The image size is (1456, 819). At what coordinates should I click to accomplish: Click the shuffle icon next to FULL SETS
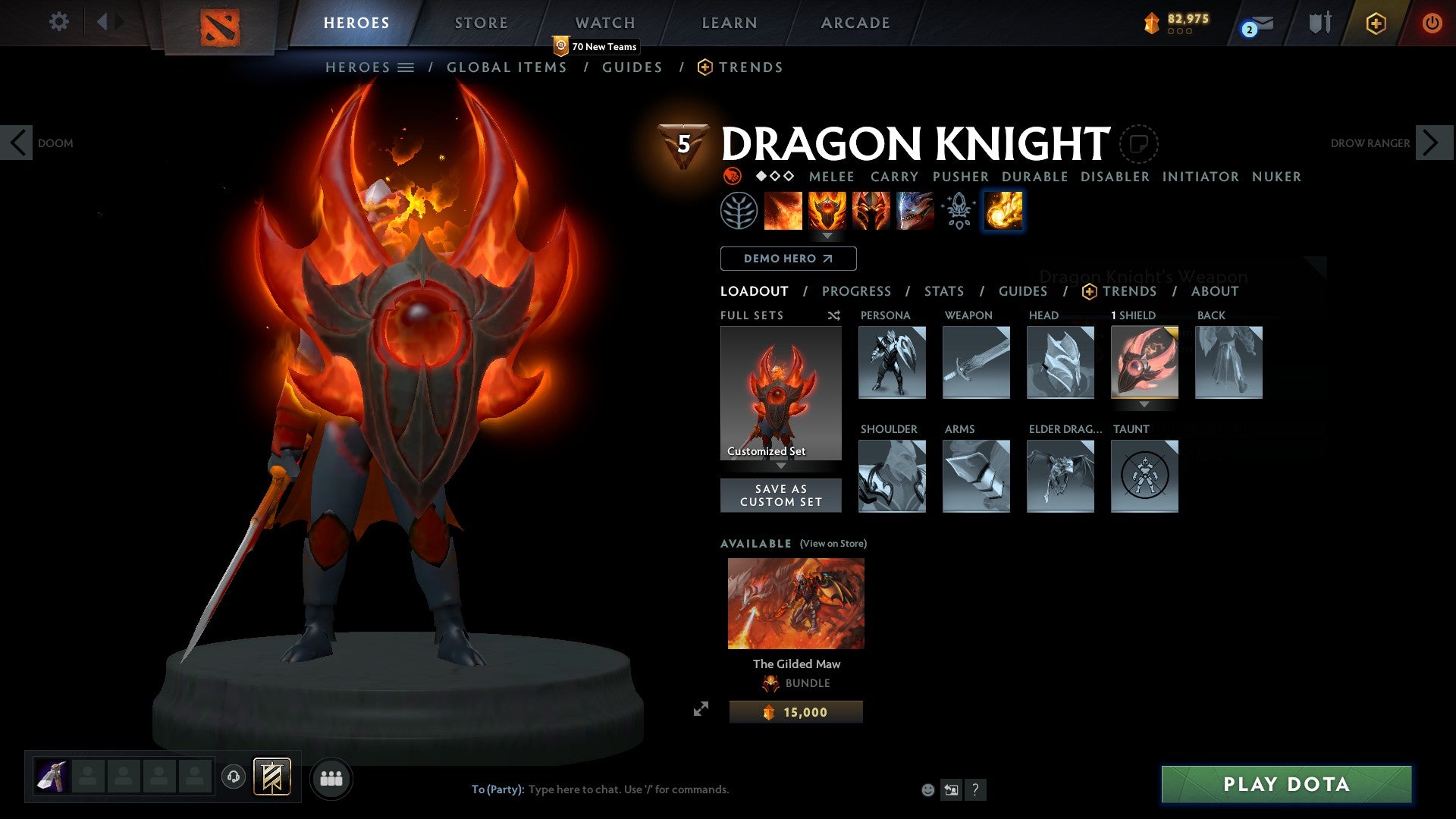[x=833, y=315]
